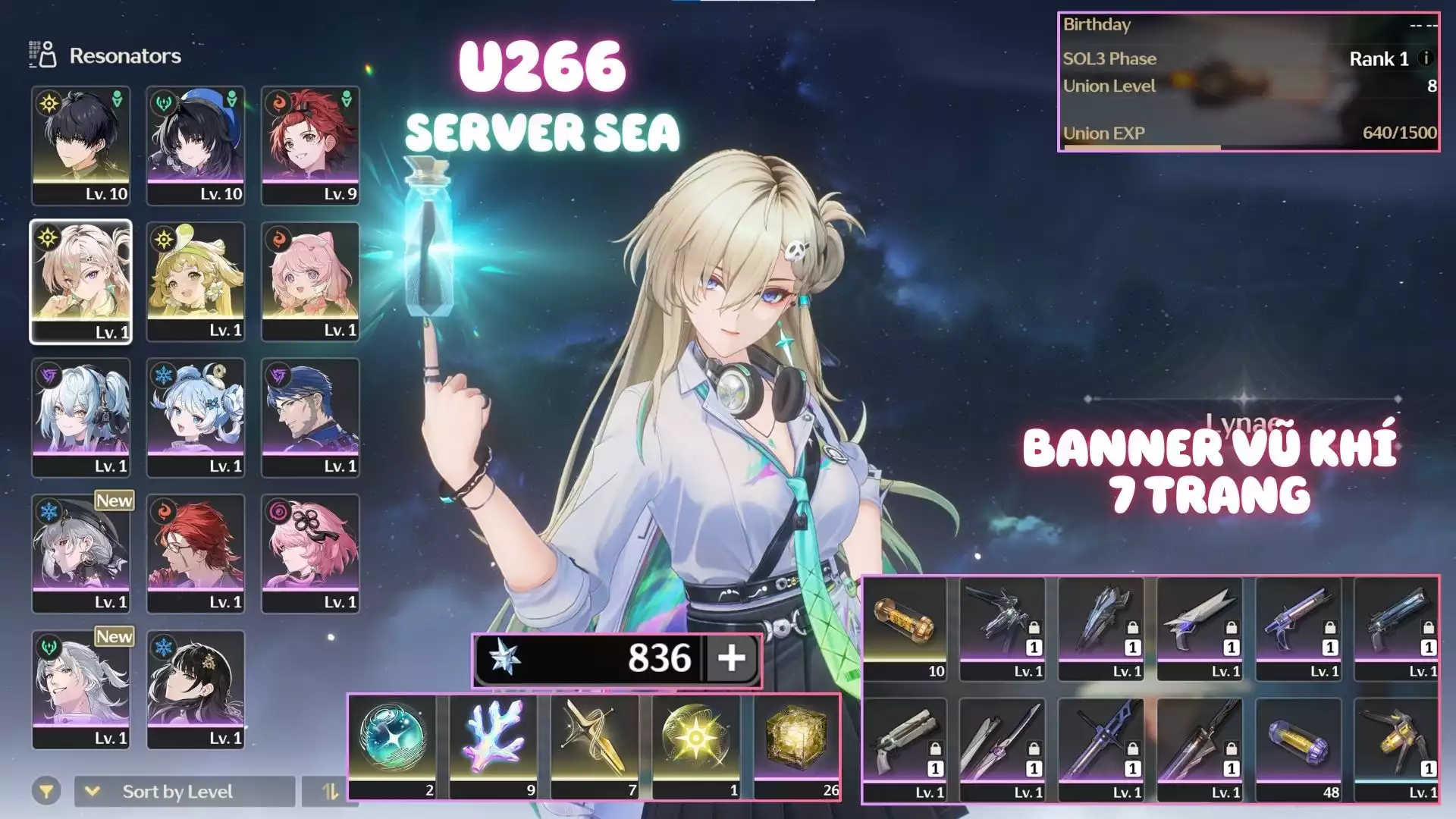The height and width of the screenshot is (819, 1456).
Task: Select the pink-haired cat-ear resonator
Action: 310,281
